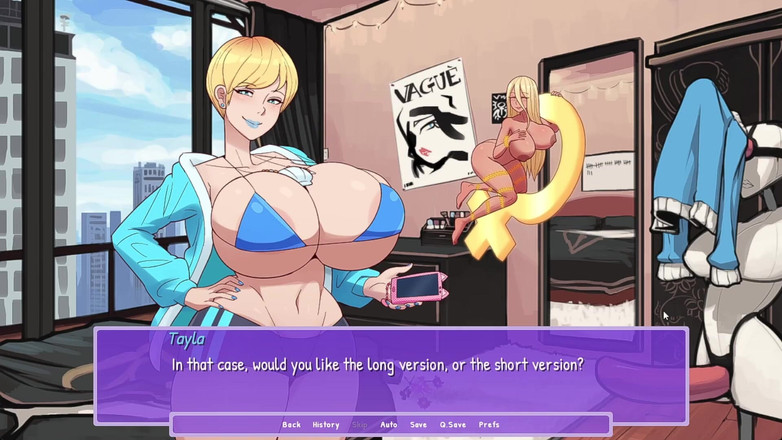Quick save with Q.Save
This screenshot has width=782, height=440.
(453, 425)
